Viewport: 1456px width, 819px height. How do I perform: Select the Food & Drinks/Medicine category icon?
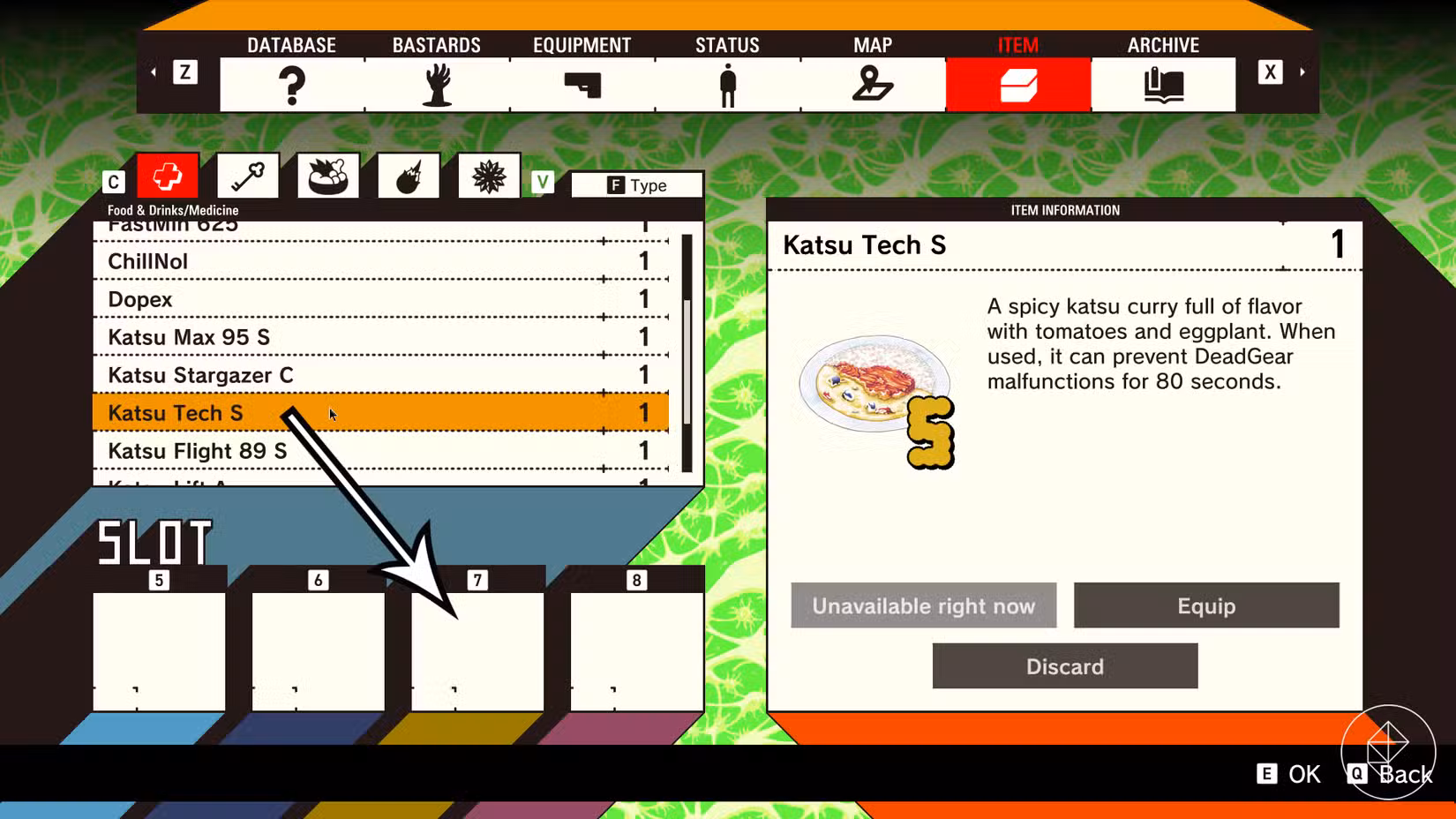click(168, 175)
